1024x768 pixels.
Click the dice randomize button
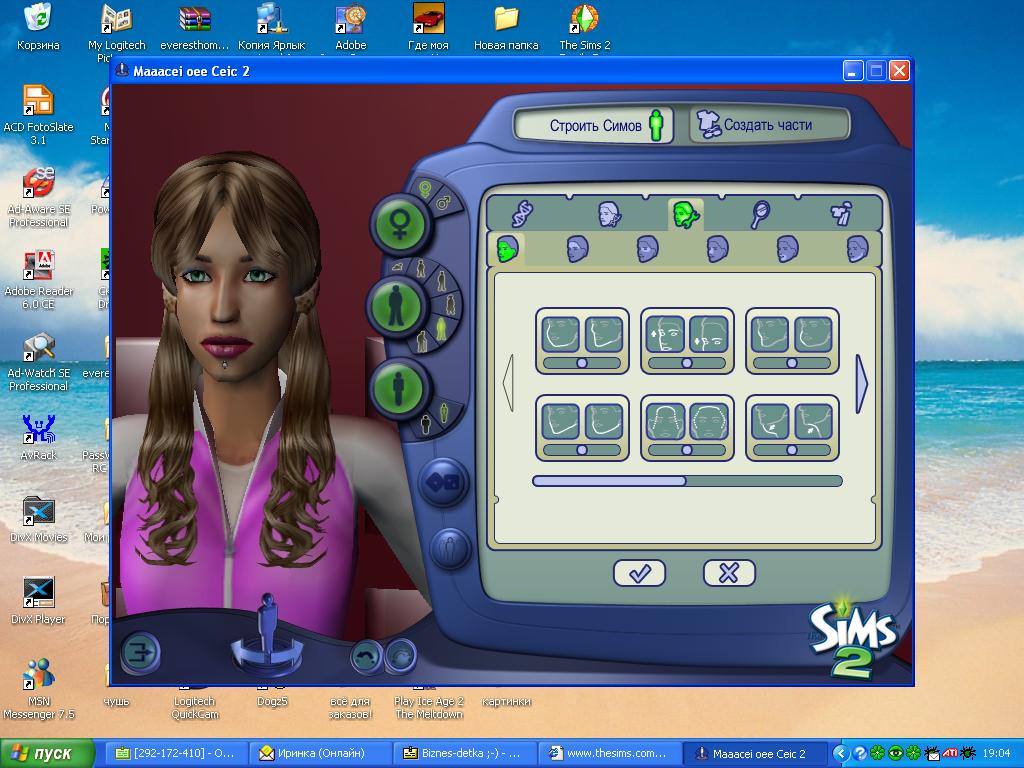(x=444, y=482)
